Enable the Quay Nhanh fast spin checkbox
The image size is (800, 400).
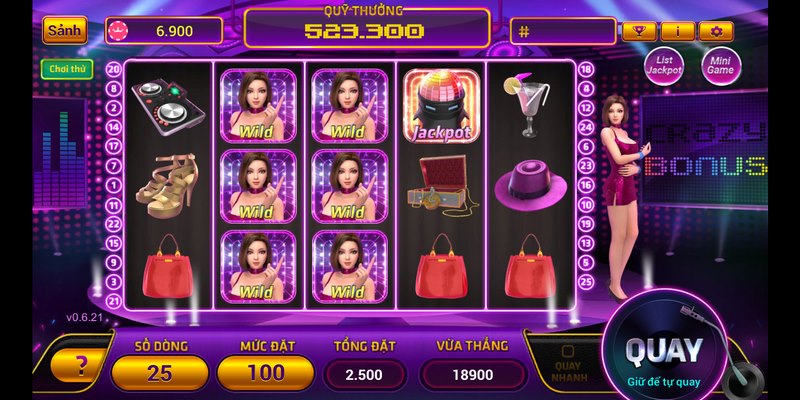[x=566, y=352]
